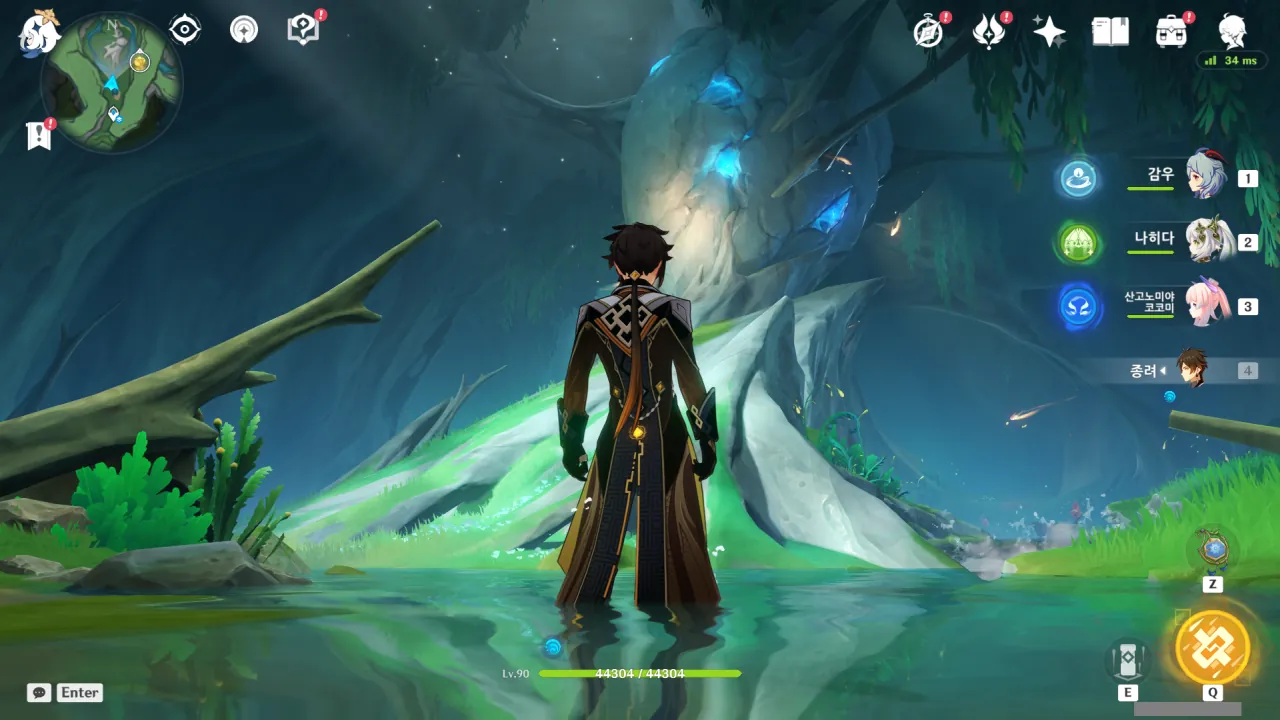This screenshot has width=1280, height=720.
Task: Open the Paimon main menu
Action: [x=40, y=32]
